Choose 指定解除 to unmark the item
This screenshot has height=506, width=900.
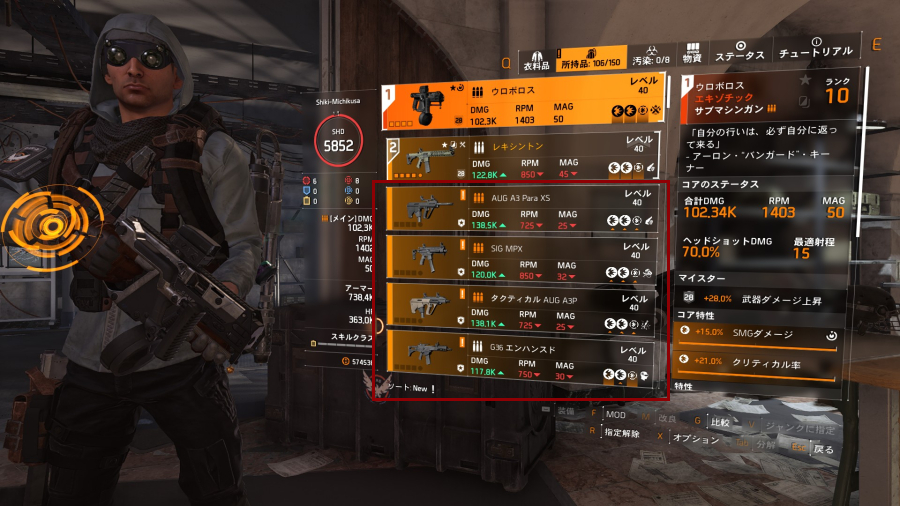620,431
